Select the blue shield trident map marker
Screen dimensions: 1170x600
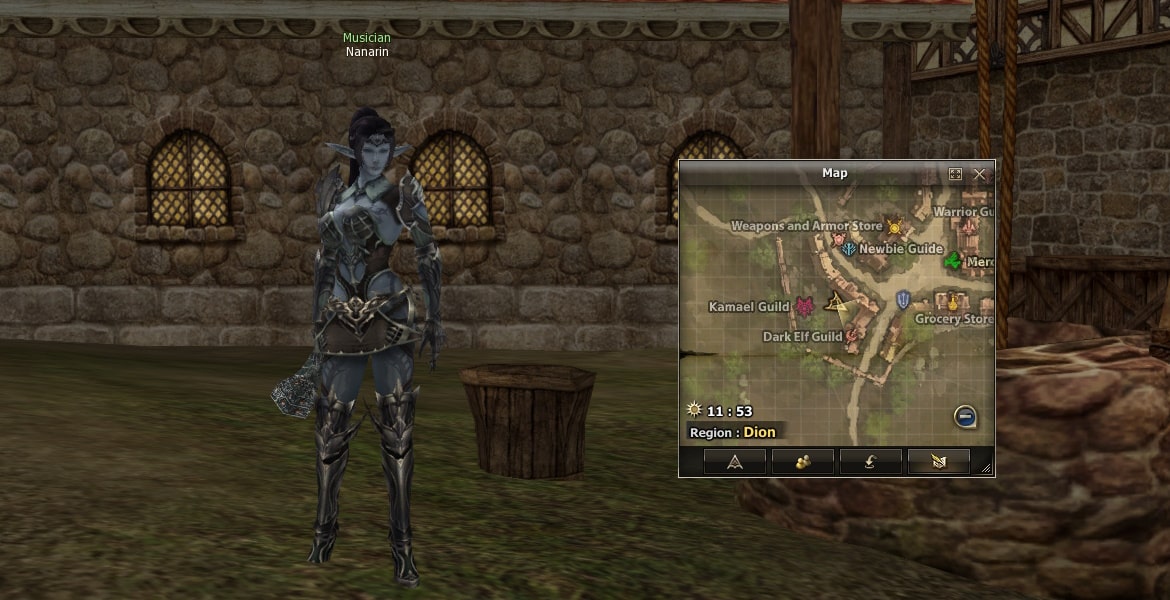pyautogui.click(x=903, y=299)
